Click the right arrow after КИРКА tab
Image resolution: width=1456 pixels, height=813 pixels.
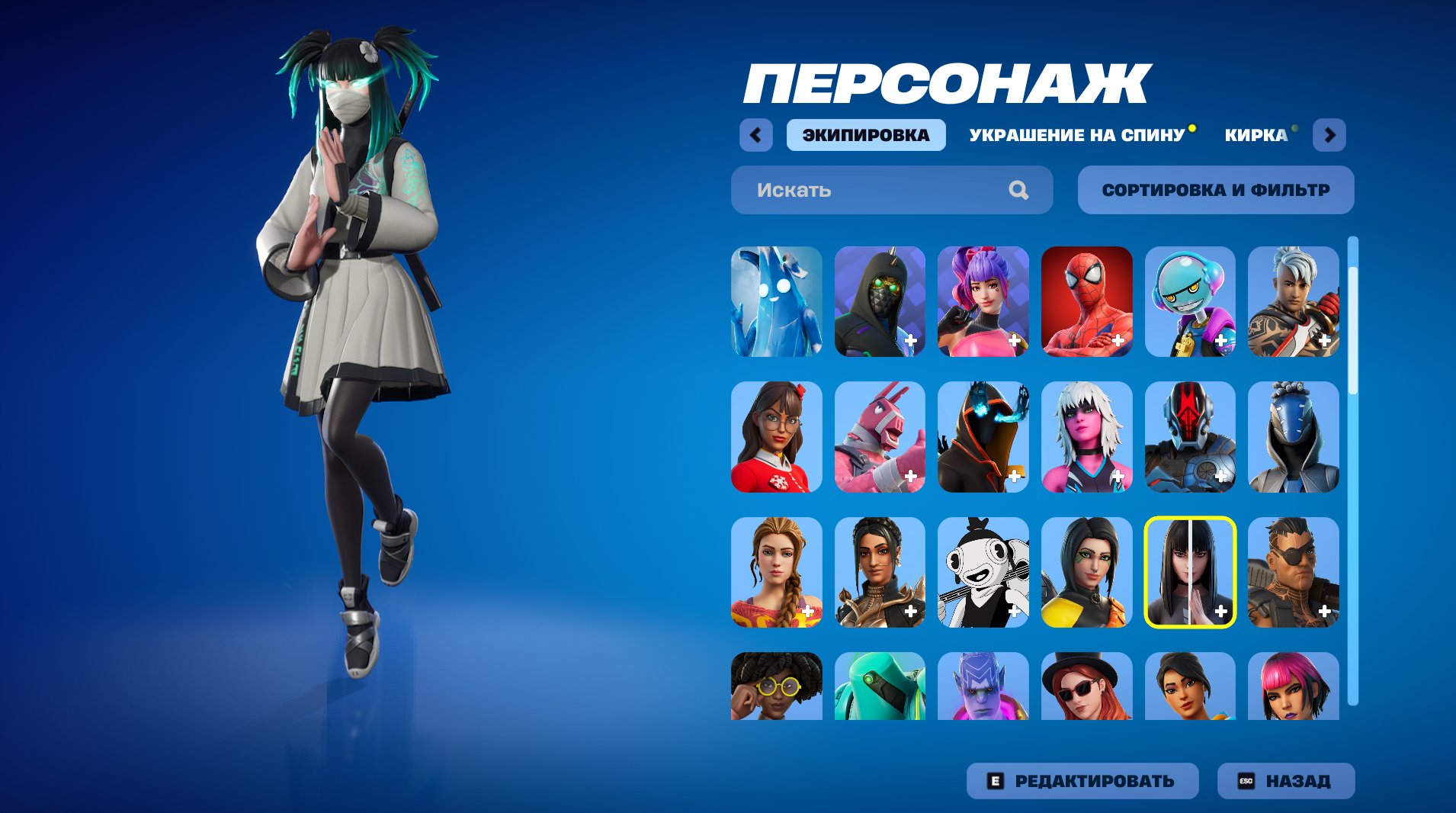click(1331, 134)
